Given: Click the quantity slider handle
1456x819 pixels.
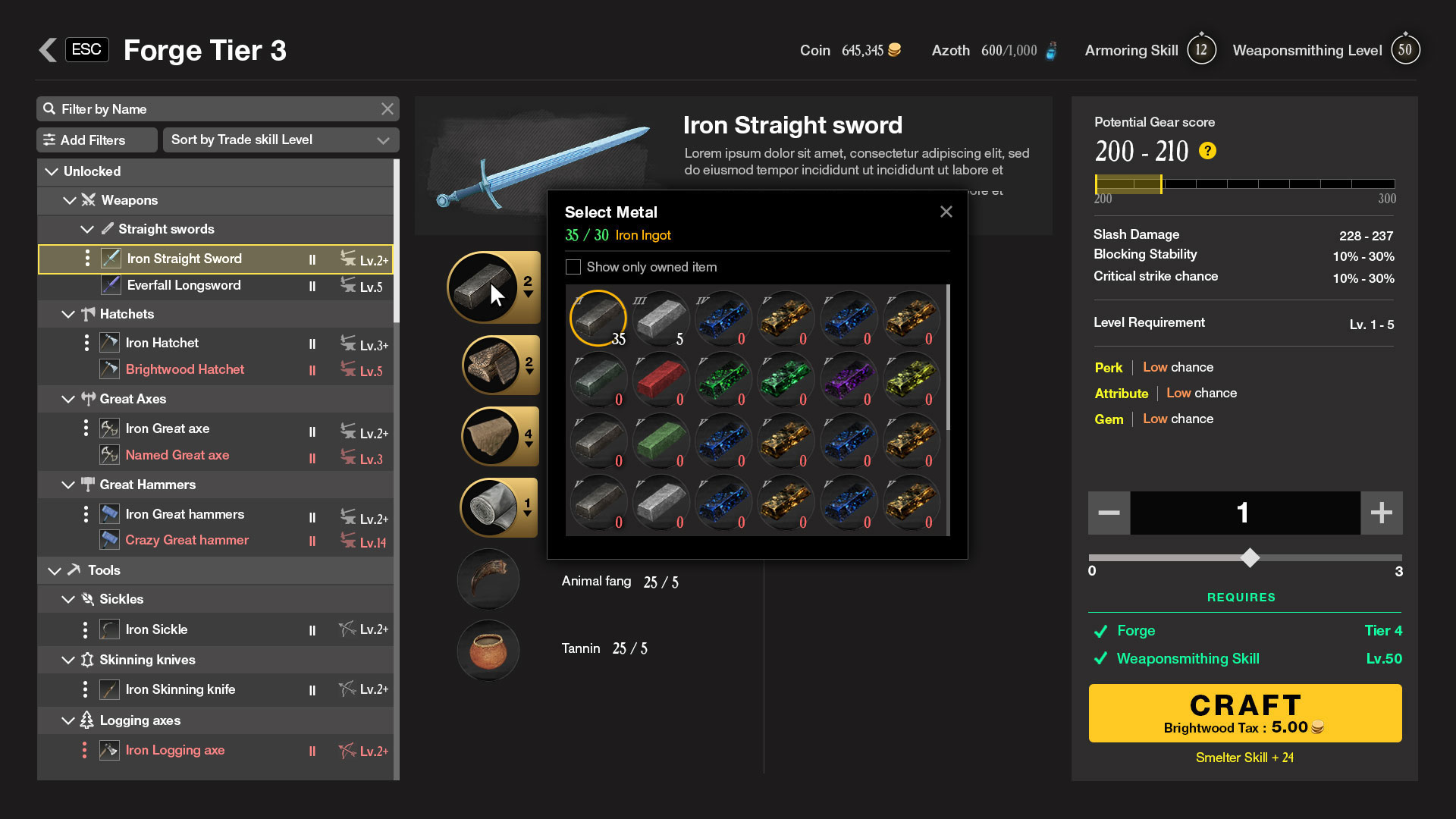Looking at the screenshot, I should 1250,558.
